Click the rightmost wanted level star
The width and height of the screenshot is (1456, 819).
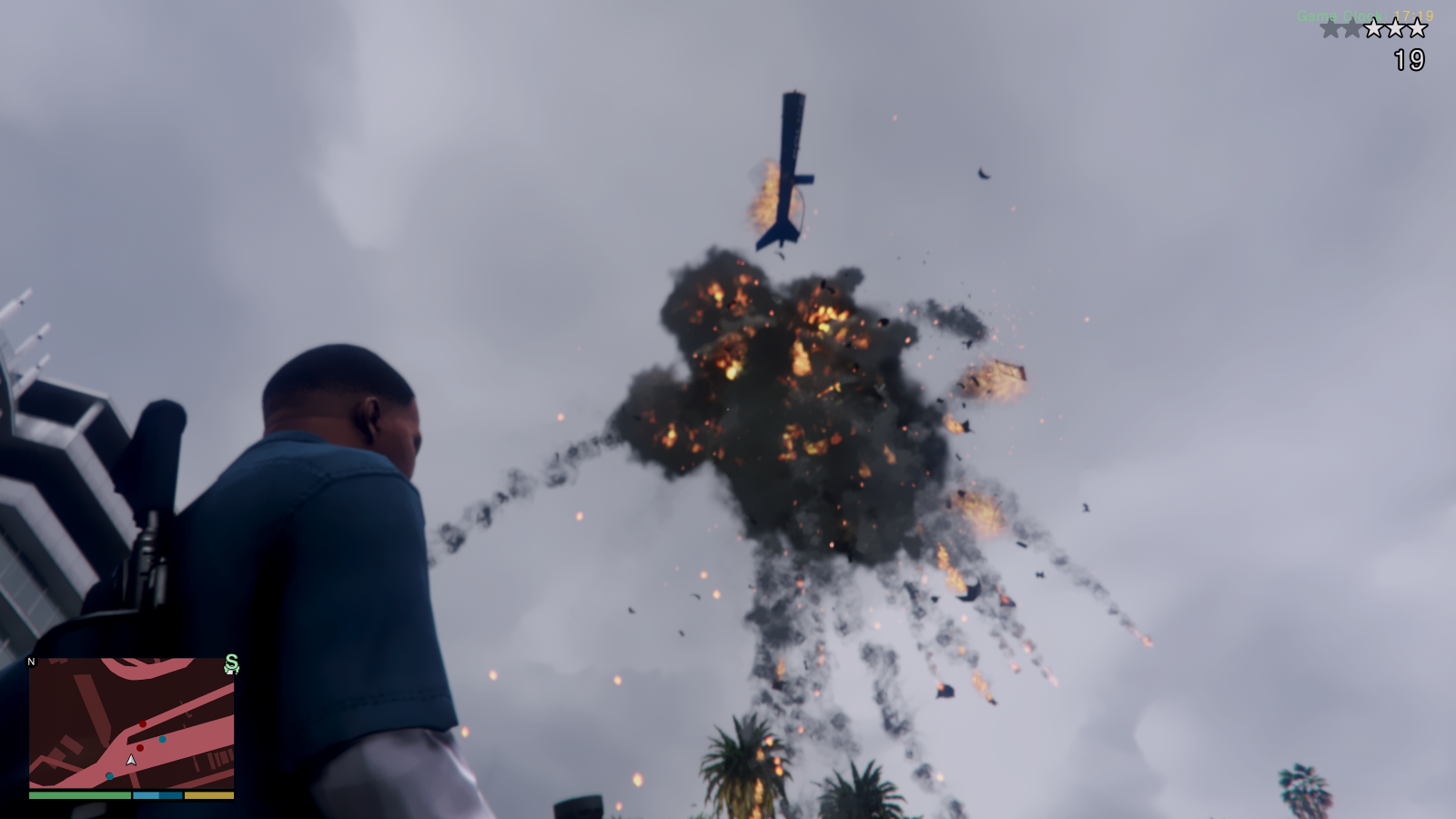[x=1417, y=27]
